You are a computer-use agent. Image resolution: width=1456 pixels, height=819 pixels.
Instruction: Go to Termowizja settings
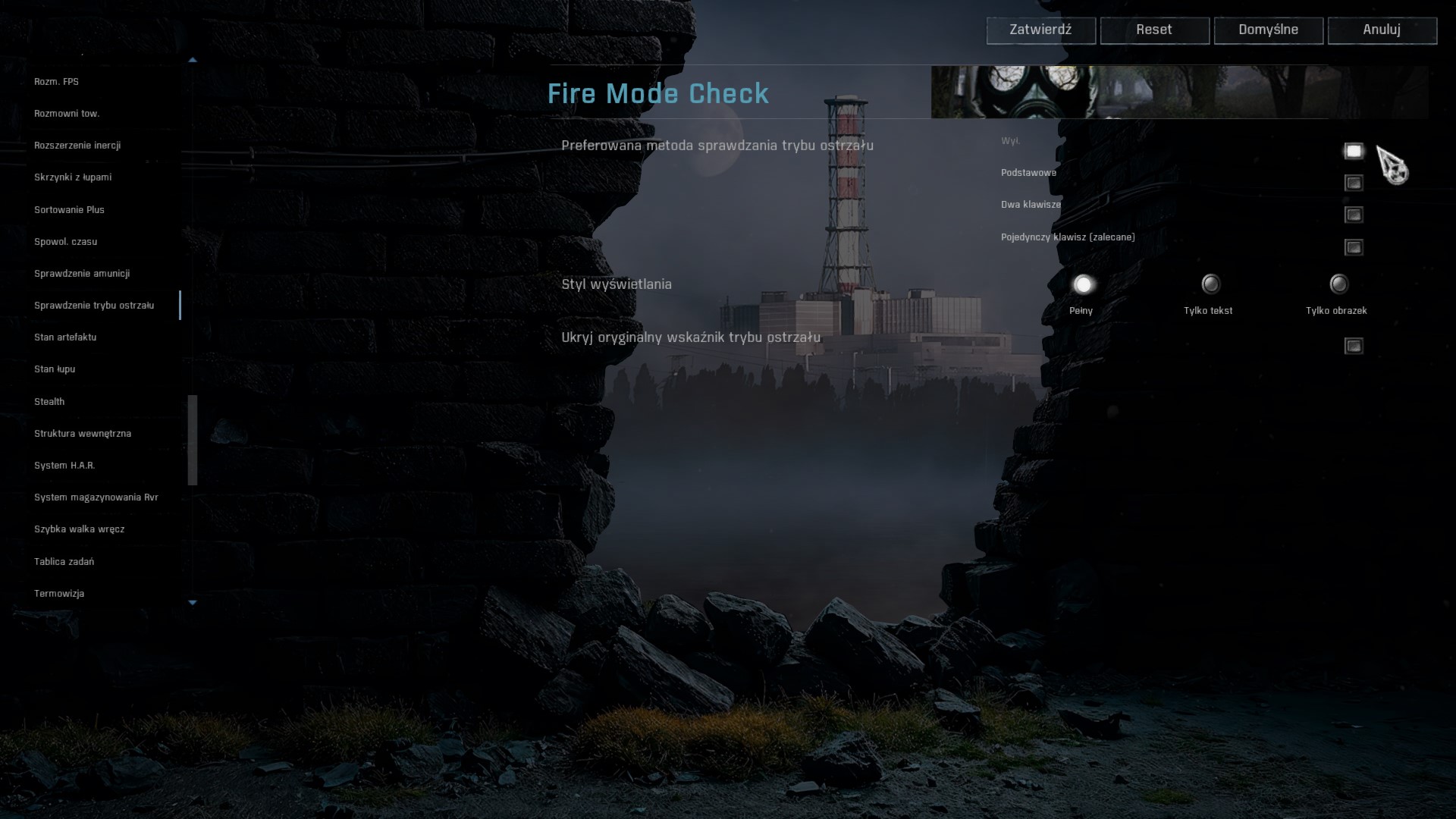[59, 593]
